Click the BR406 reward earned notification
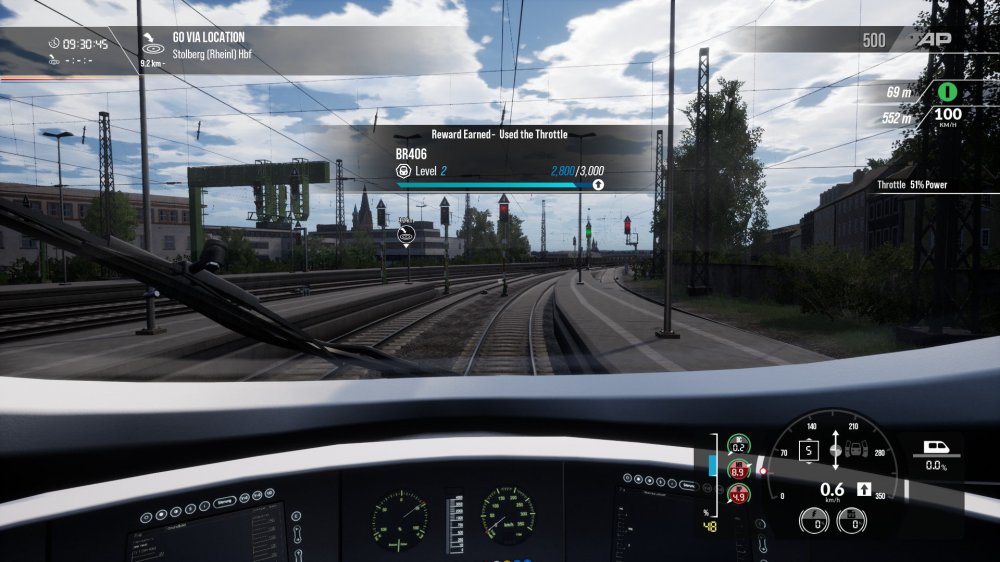1000x562 pixels. [x=500, y=158]
